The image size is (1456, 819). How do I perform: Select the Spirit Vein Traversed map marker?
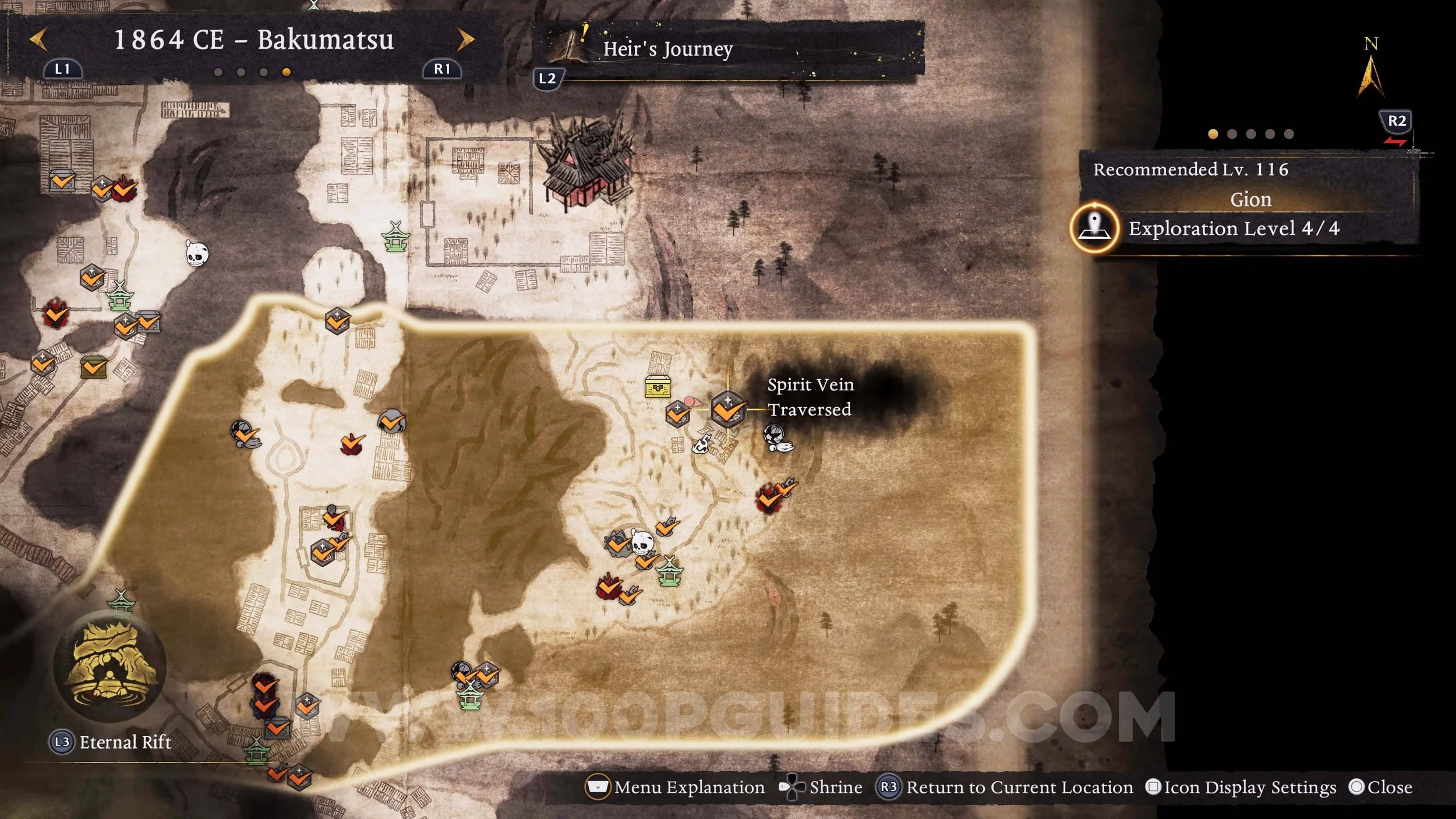click(x=727, y=409)
